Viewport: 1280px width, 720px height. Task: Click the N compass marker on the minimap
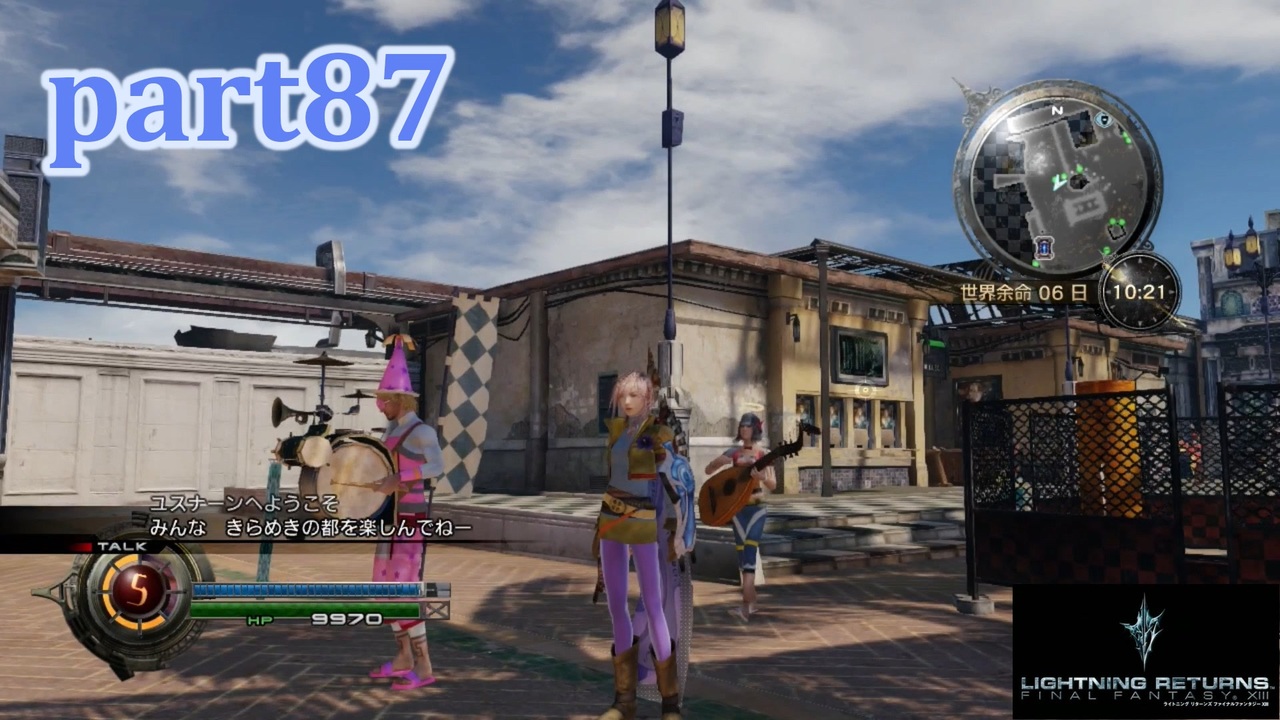point(1056,111)
